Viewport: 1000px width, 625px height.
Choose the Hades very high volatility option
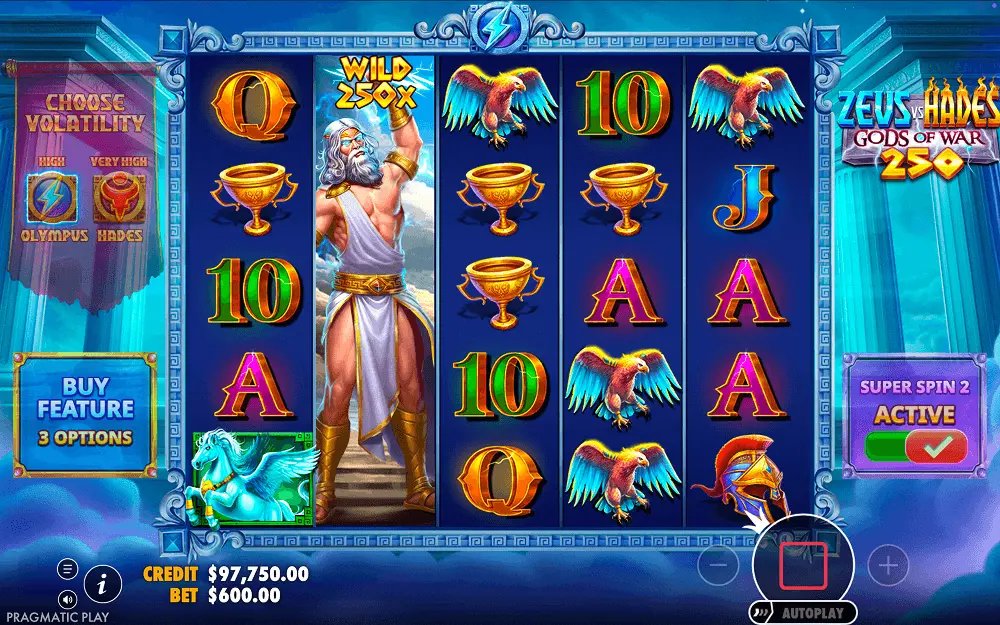click(x=119, y=199)
